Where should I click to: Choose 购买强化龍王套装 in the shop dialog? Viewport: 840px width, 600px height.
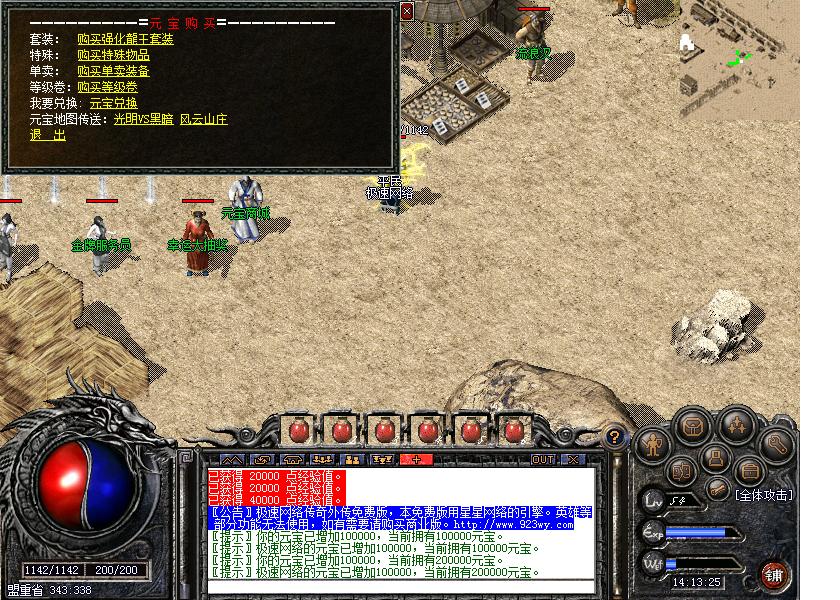[125, 39]
